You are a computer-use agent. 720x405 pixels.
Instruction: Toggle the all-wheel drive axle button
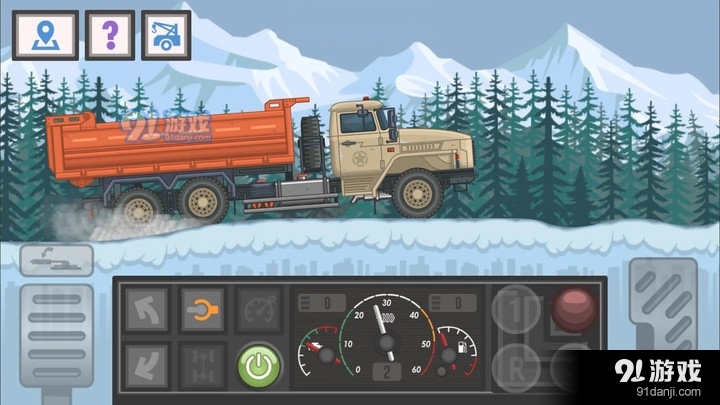click(202, 364)
